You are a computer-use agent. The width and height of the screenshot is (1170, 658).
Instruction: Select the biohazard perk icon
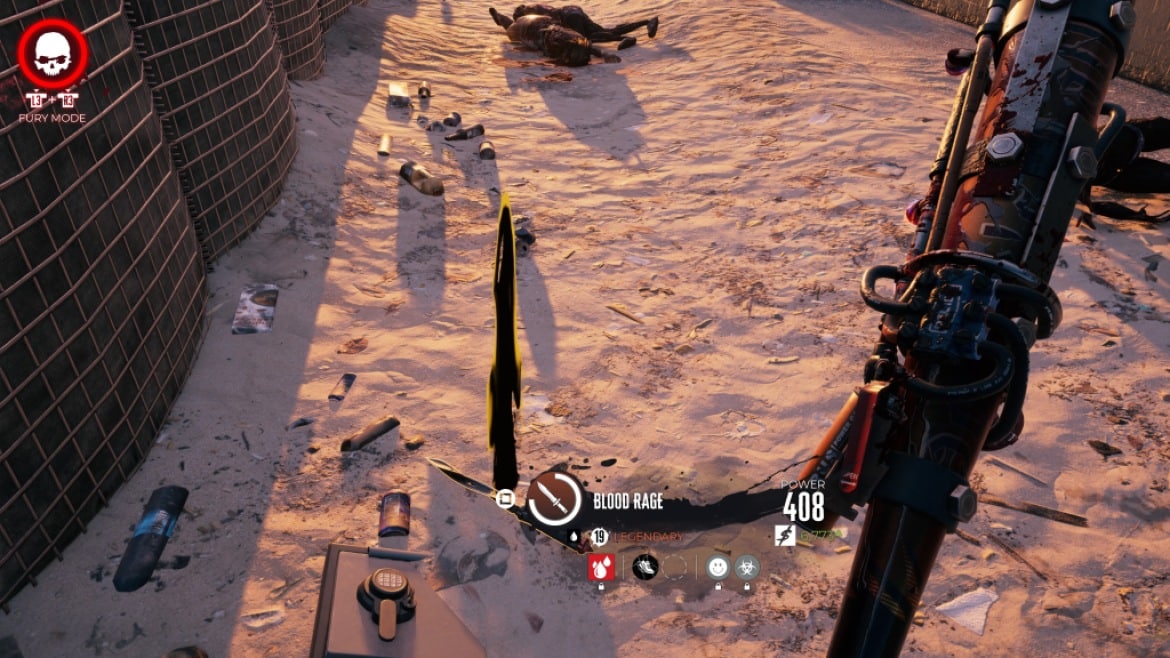(747, 567)
